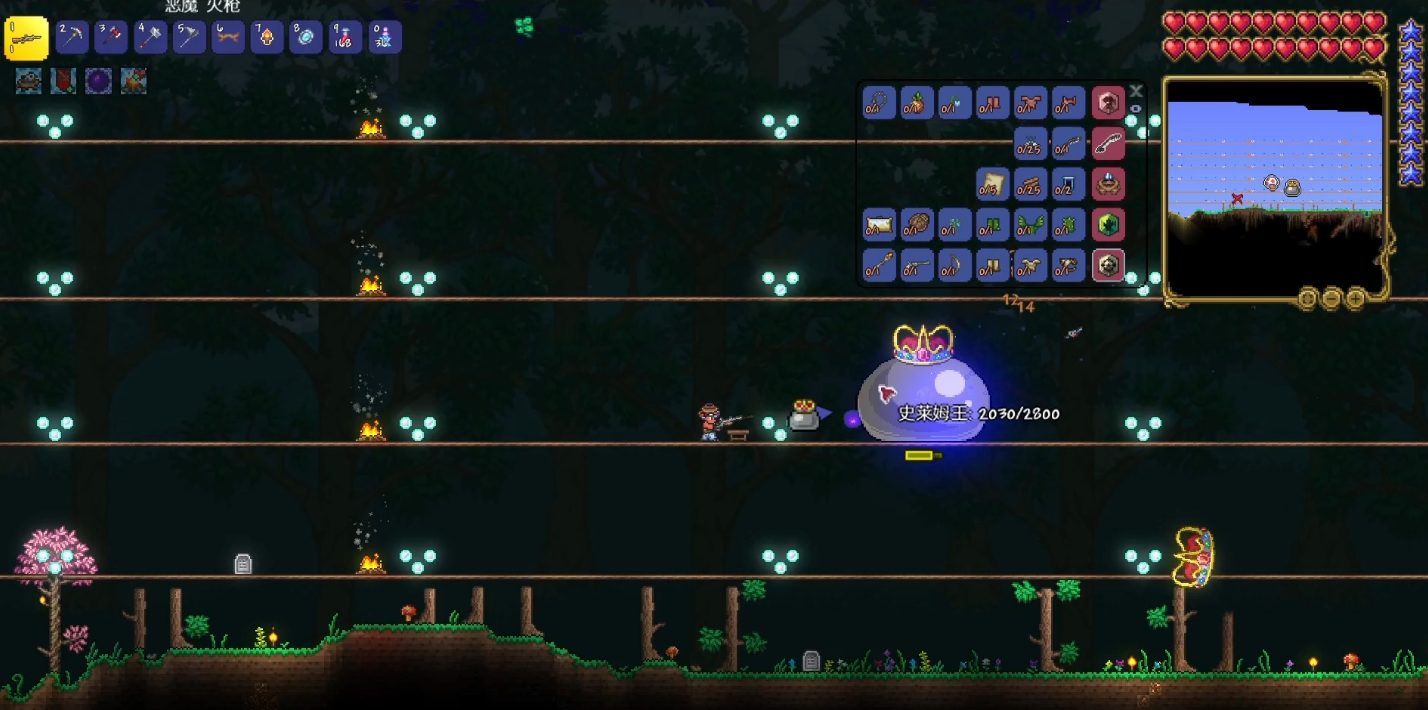
Task: Toggle the recipe tracker's eye visibility icon
Action: [1136, 107]
